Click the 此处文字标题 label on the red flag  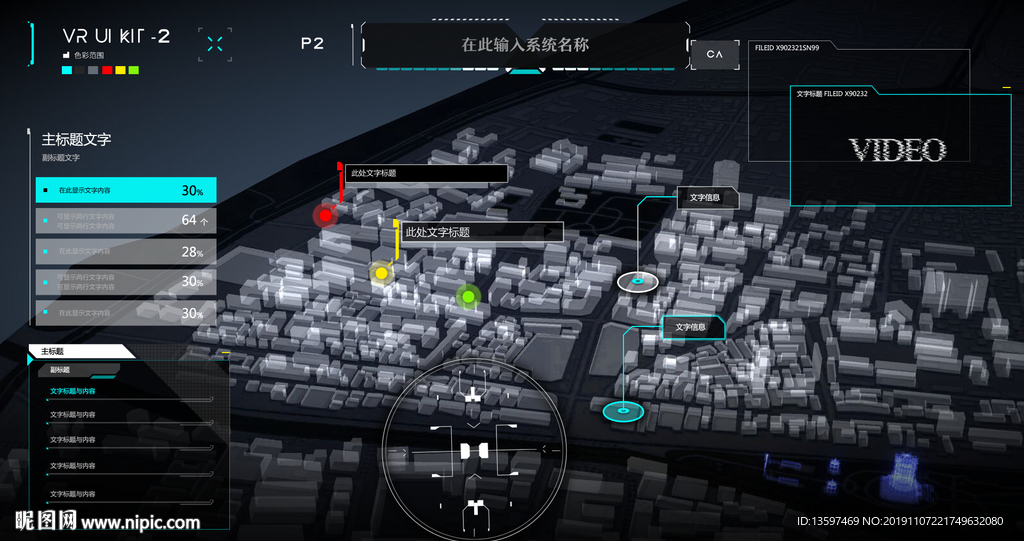(425, 173)
